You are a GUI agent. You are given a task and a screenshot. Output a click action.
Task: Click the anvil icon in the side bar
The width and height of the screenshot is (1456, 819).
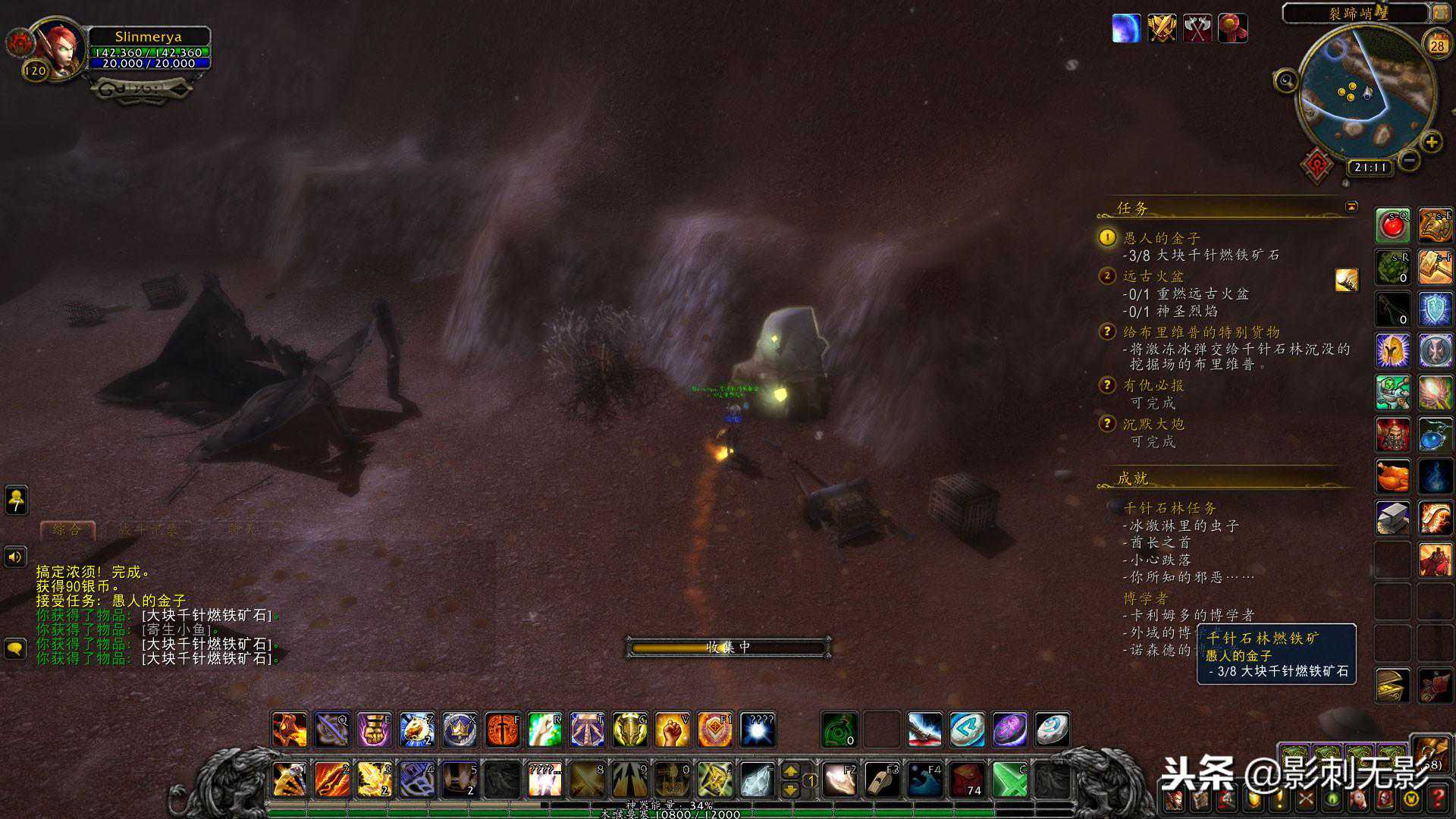pos(1392,519)
